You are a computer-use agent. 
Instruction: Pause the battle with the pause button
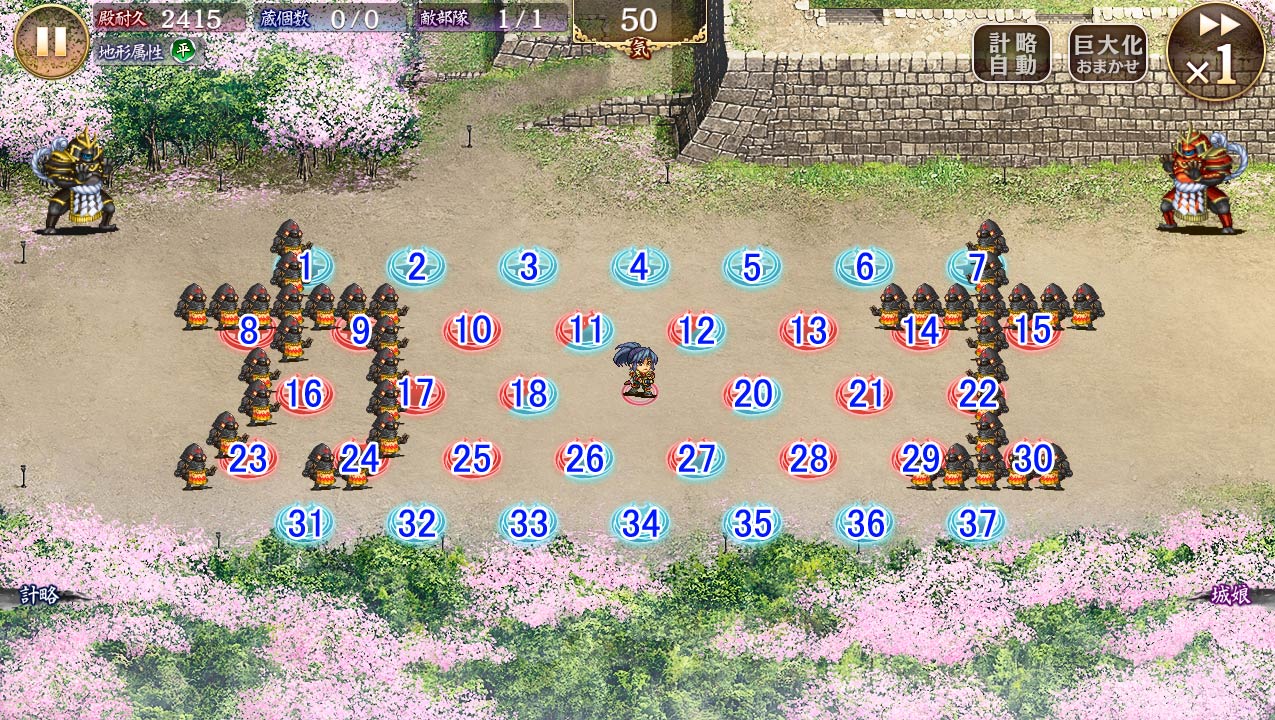coord(51,41)
